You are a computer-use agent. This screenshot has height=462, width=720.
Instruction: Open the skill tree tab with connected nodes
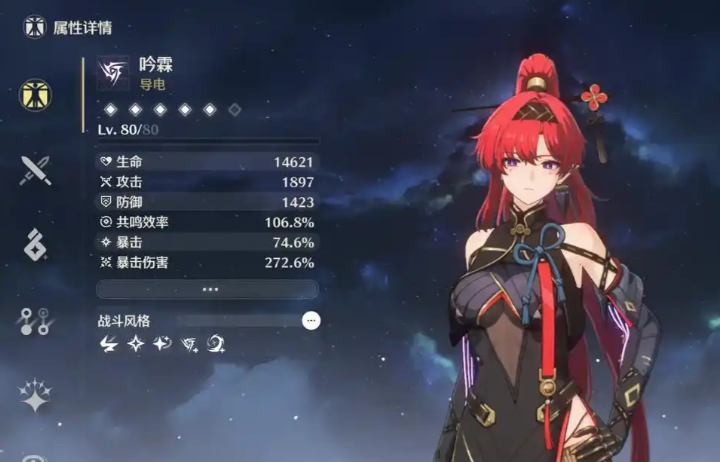36,321
